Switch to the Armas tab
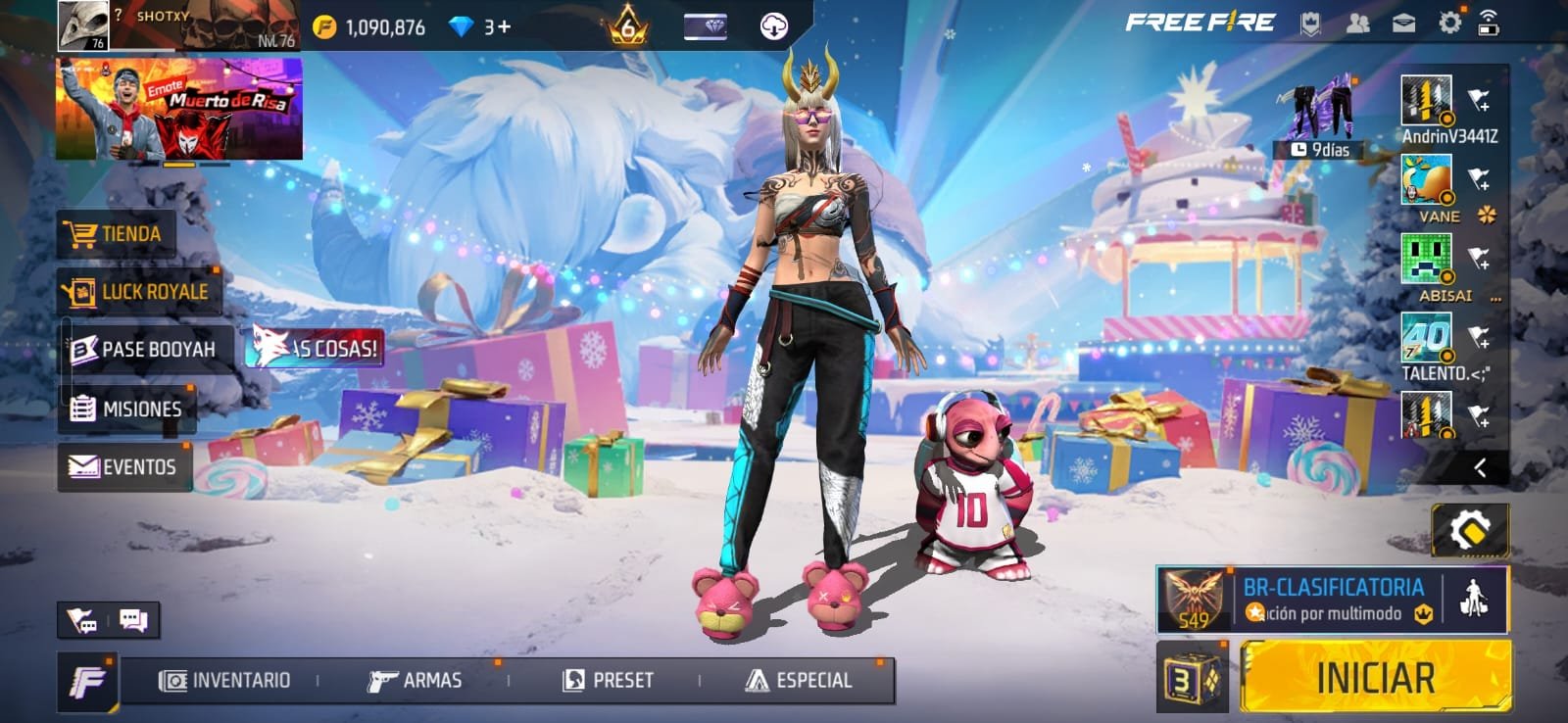 click(415, 680)
